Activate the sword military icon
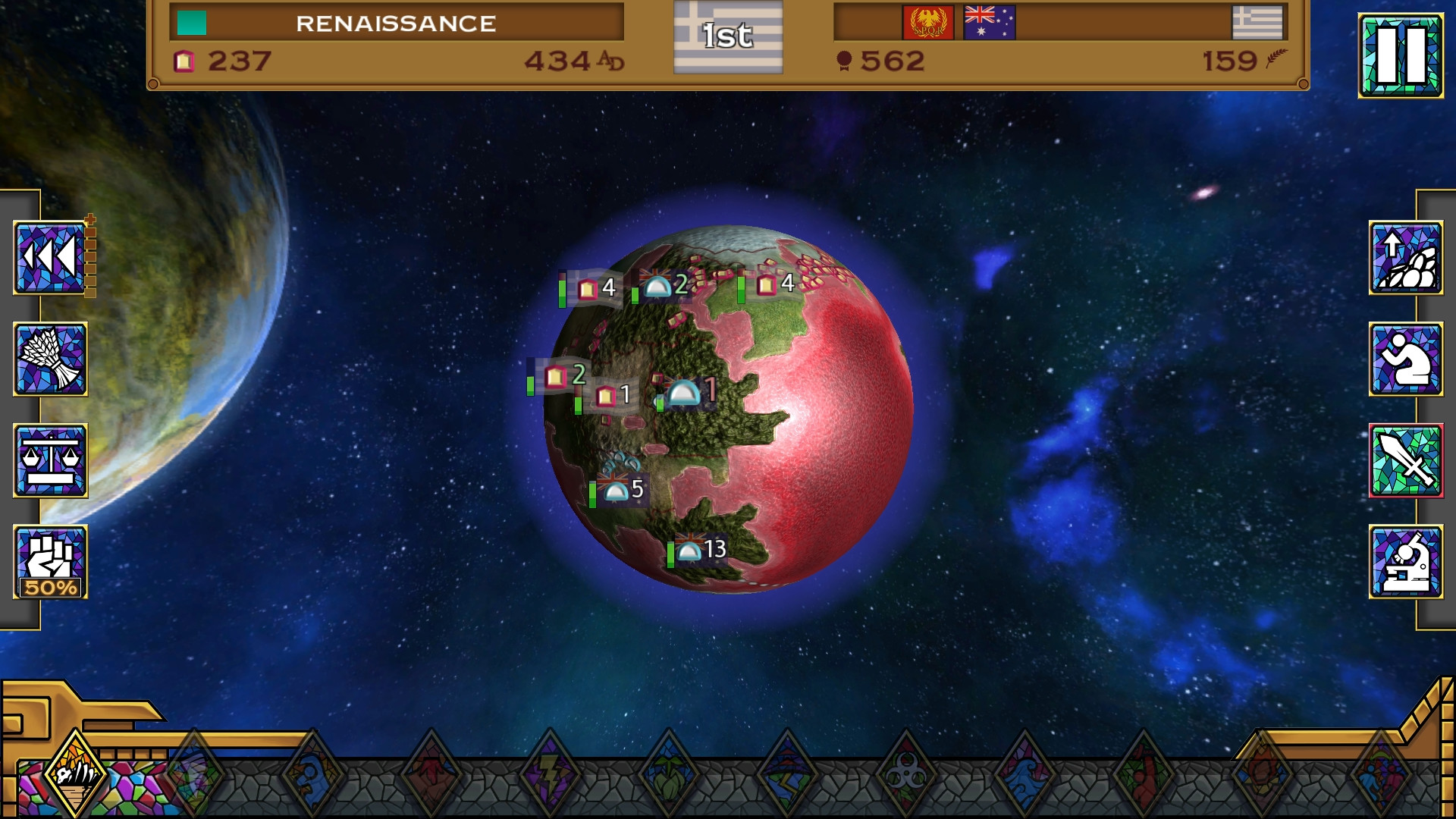This screenshot has width=1456, height=819. coord(1405,460)
